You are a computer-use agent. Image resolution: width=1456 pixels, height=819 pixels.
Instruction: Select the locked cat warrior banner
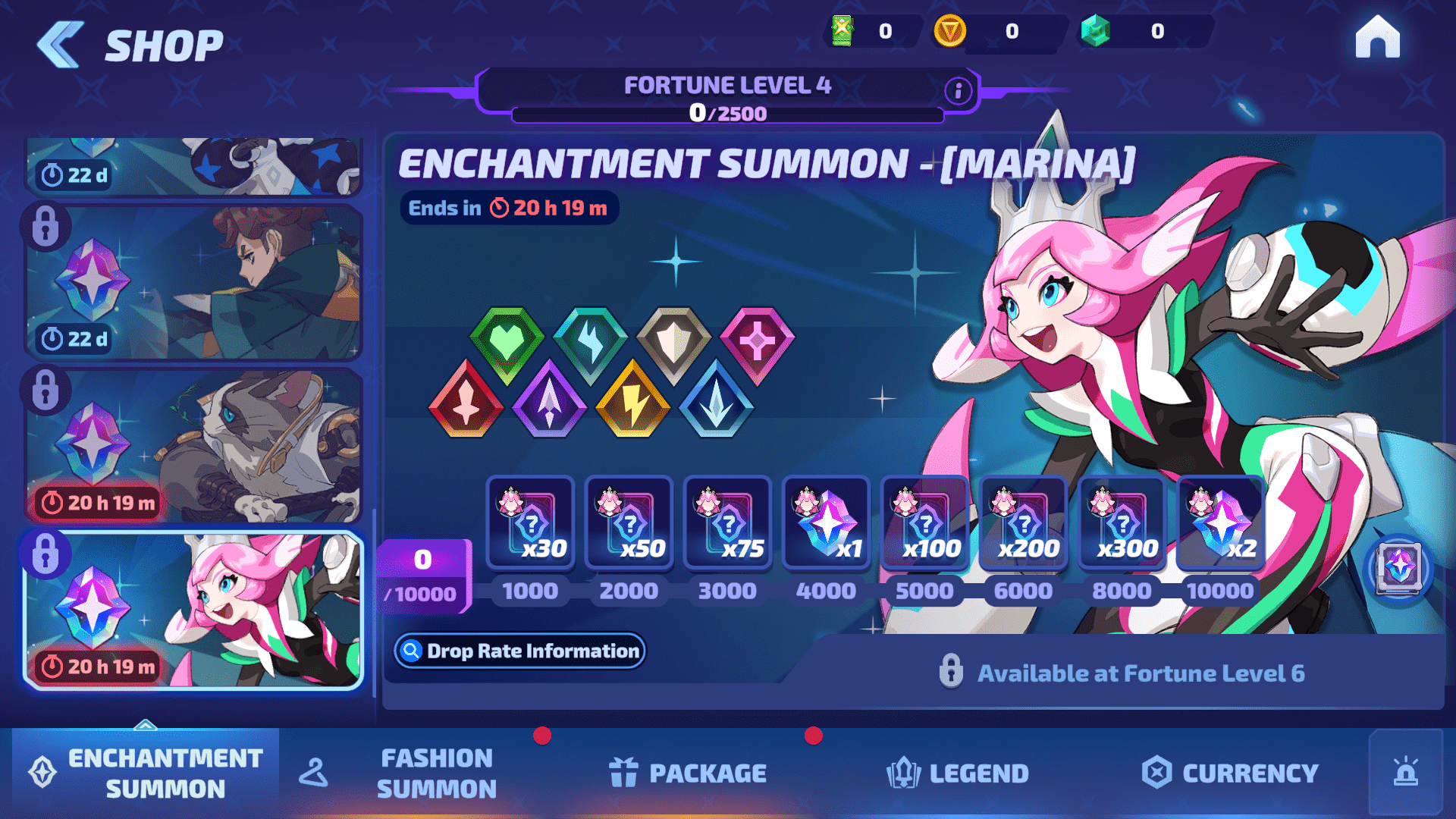193,446
